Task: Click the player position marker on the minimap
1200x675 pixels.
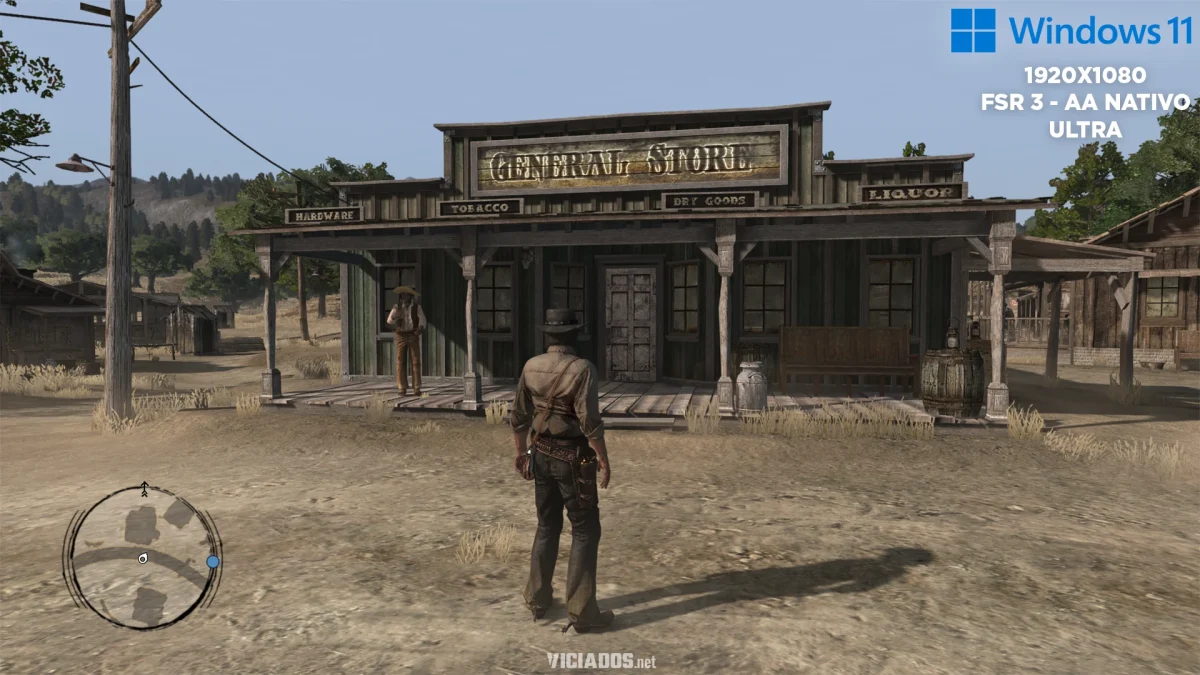Action: click(x=144, y=557)
